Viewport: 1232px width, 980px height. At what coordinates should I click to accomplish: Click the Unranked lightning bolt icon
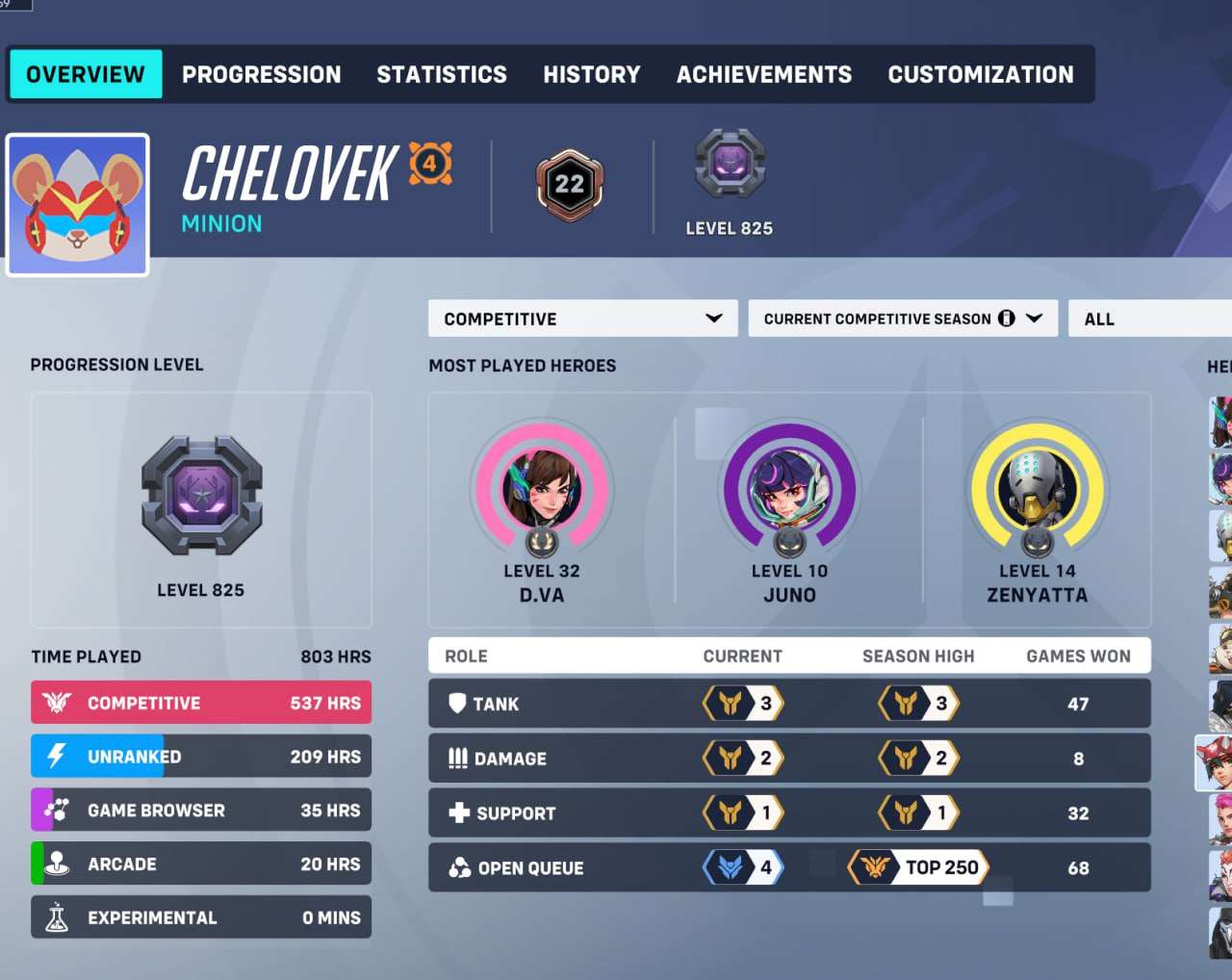point(58,756)
